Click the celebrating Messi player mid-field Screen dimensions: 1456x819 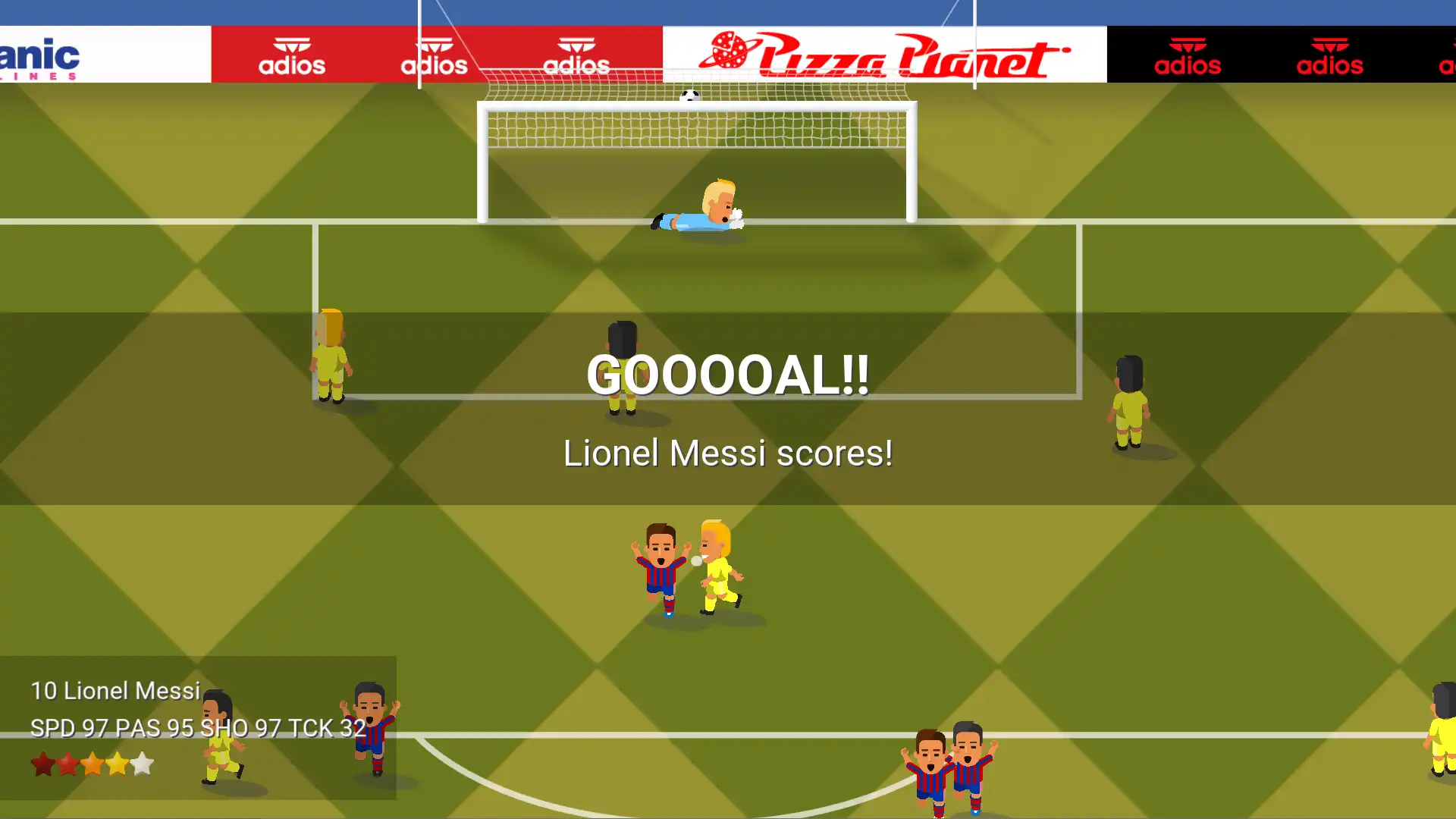click(663, 565)
